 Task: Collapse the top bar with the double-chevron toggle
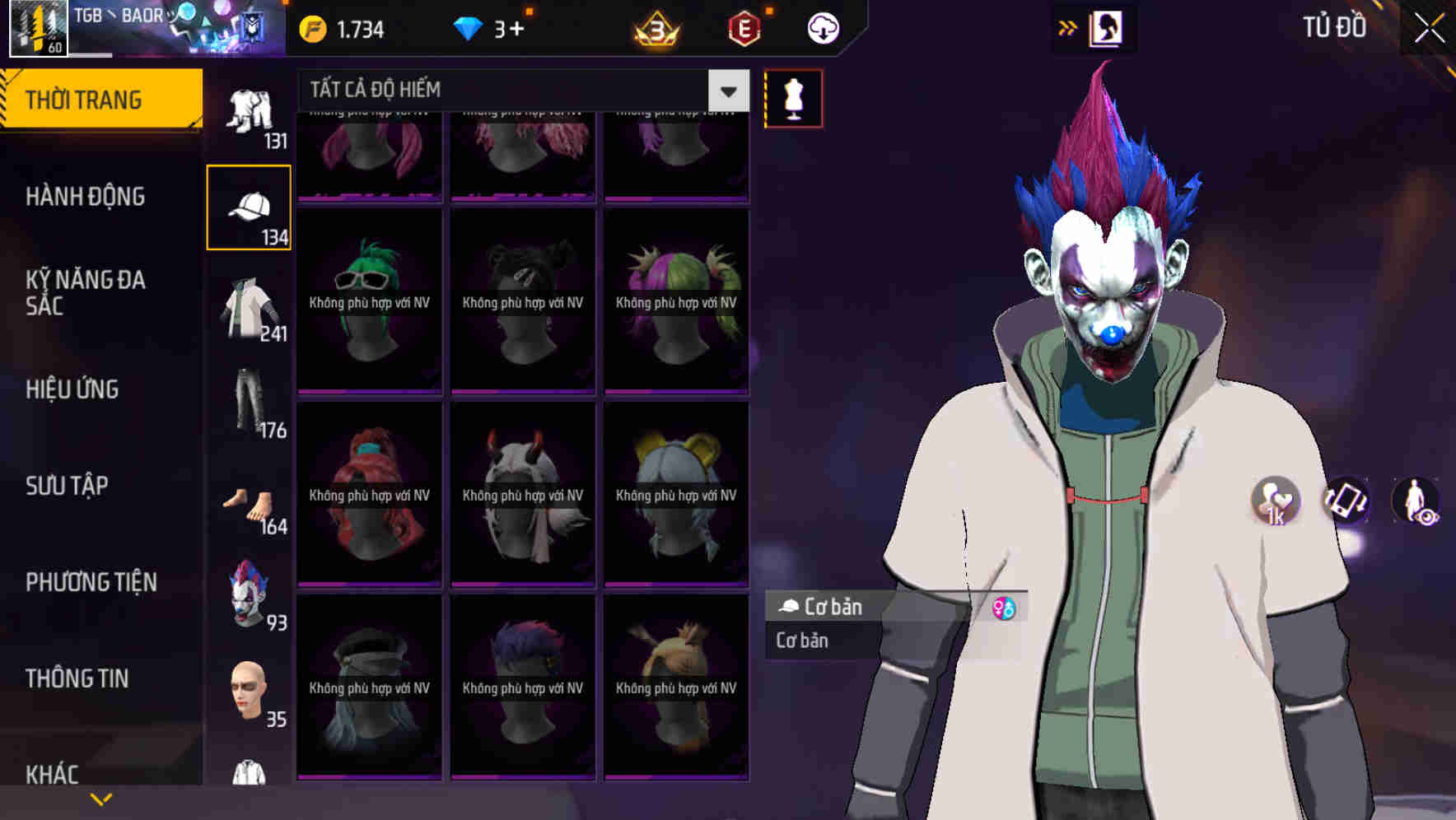tap(1068, 27)
